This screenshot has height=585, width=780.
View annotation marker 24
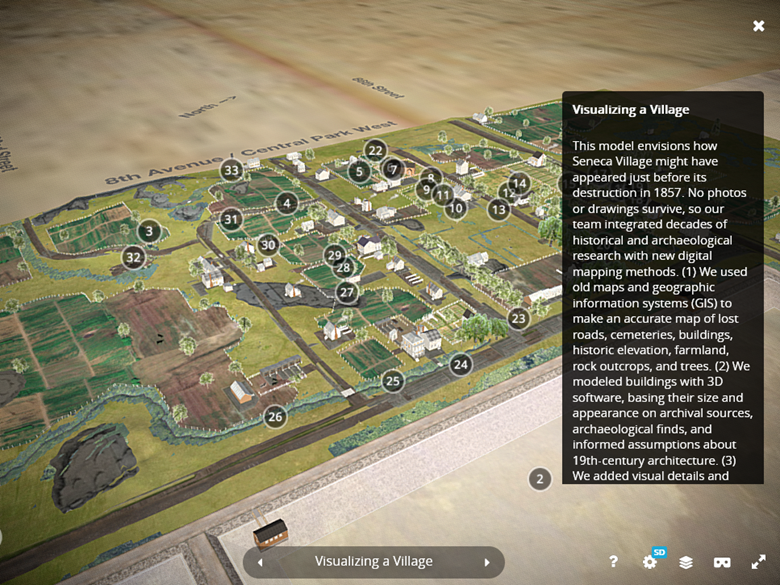[x=461, y=364]
